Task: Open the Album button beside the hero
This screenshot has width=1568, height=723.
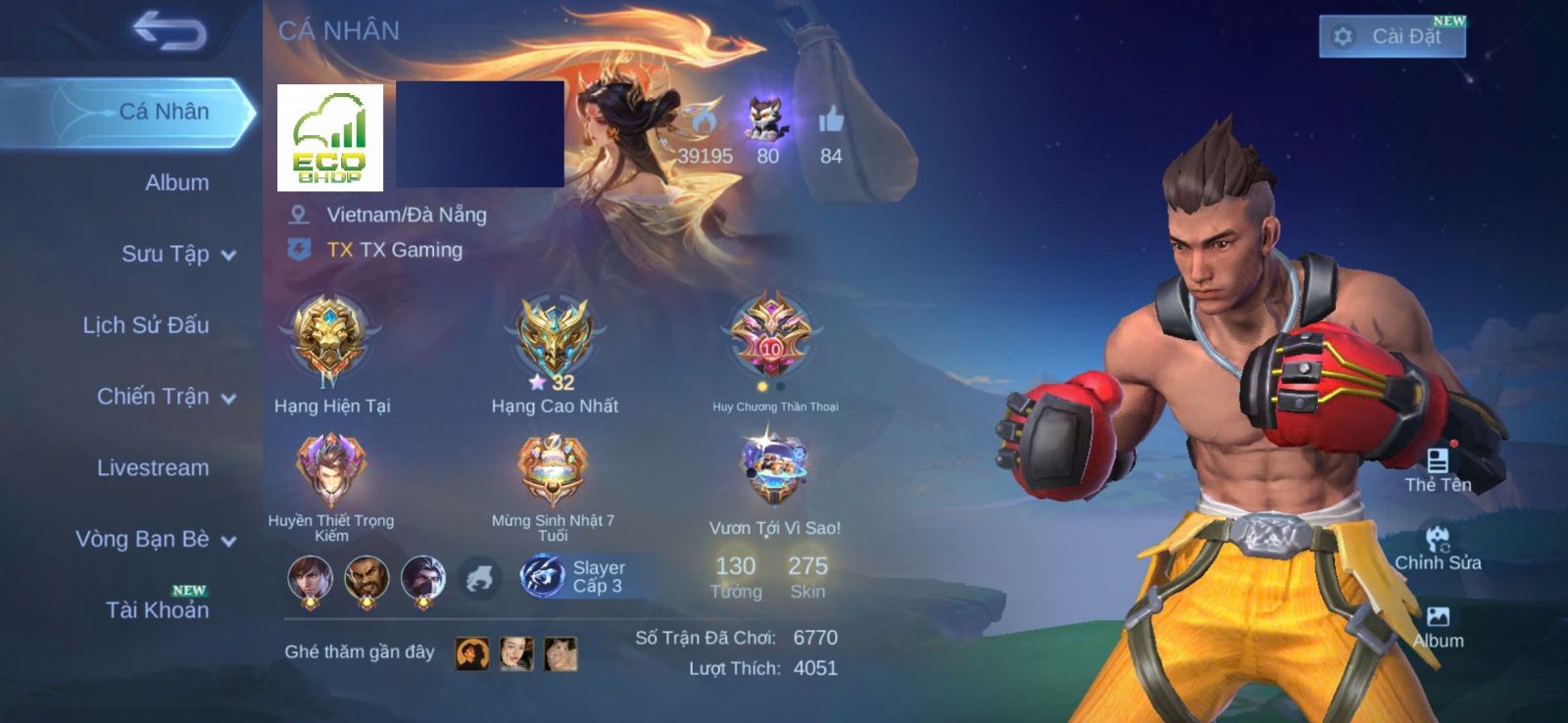Action: coord(1438,626)
